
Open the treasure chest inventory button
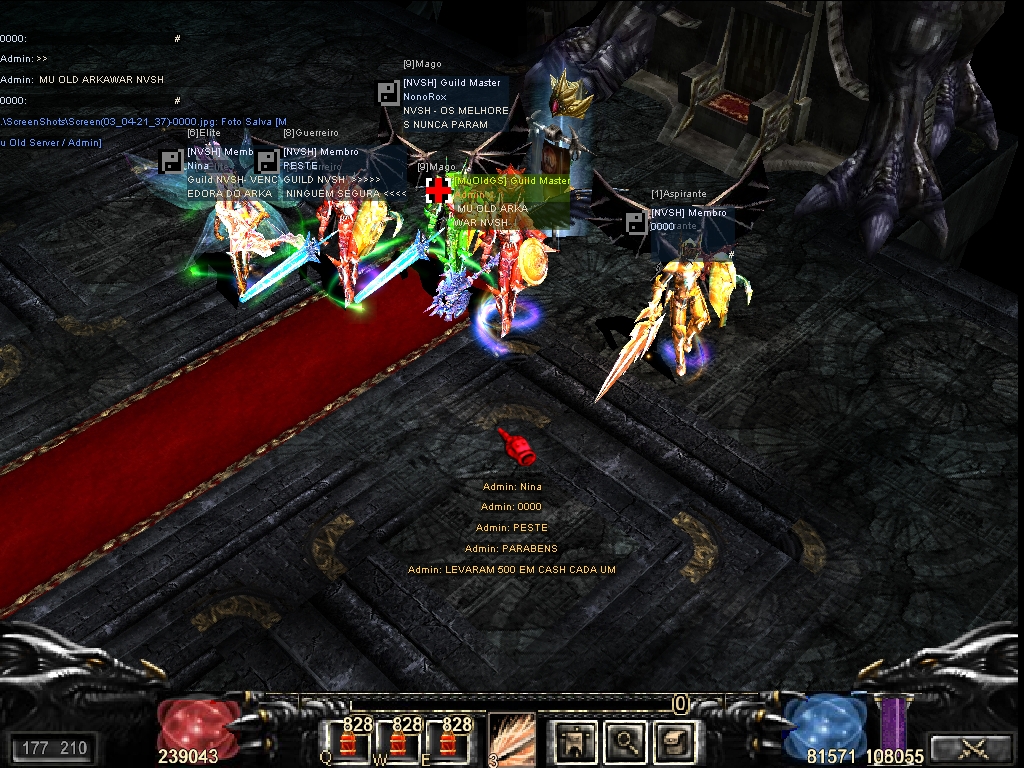(x=676, y=741)
